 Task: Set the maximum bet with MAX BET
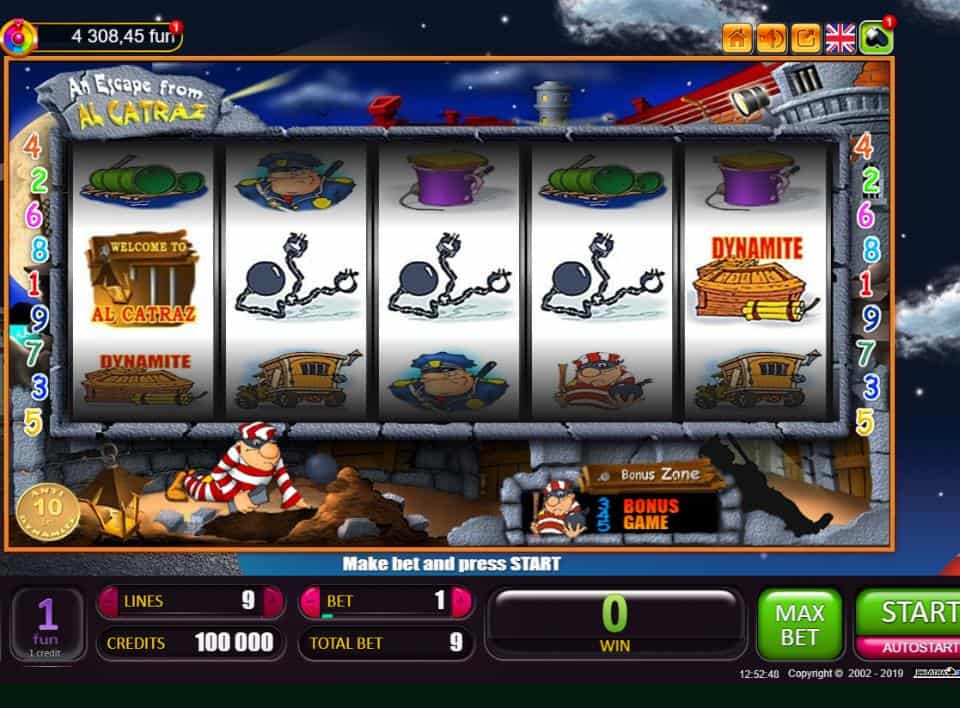point(799,625)
